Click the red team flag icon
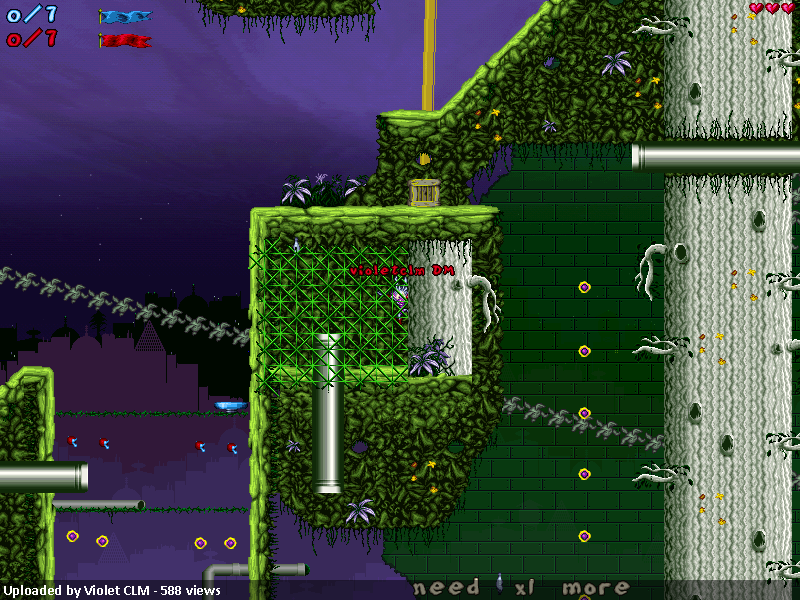 pyautogui.click(x=125, y=41)
